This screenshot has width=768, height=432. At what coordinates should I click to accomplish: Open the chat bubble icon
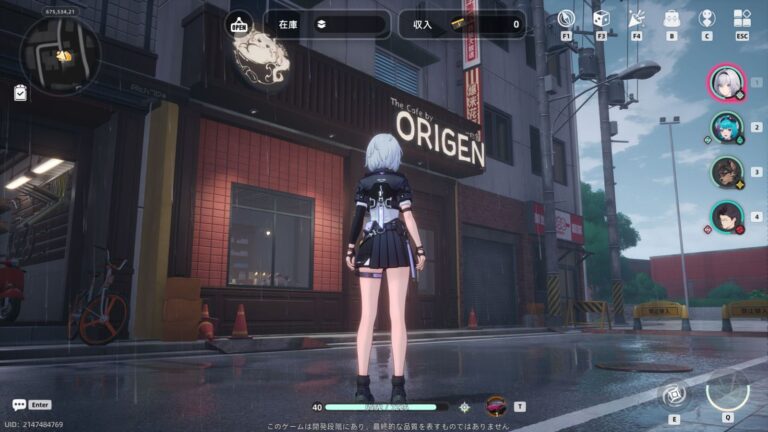pyautogui.click(x=19, y=405)
